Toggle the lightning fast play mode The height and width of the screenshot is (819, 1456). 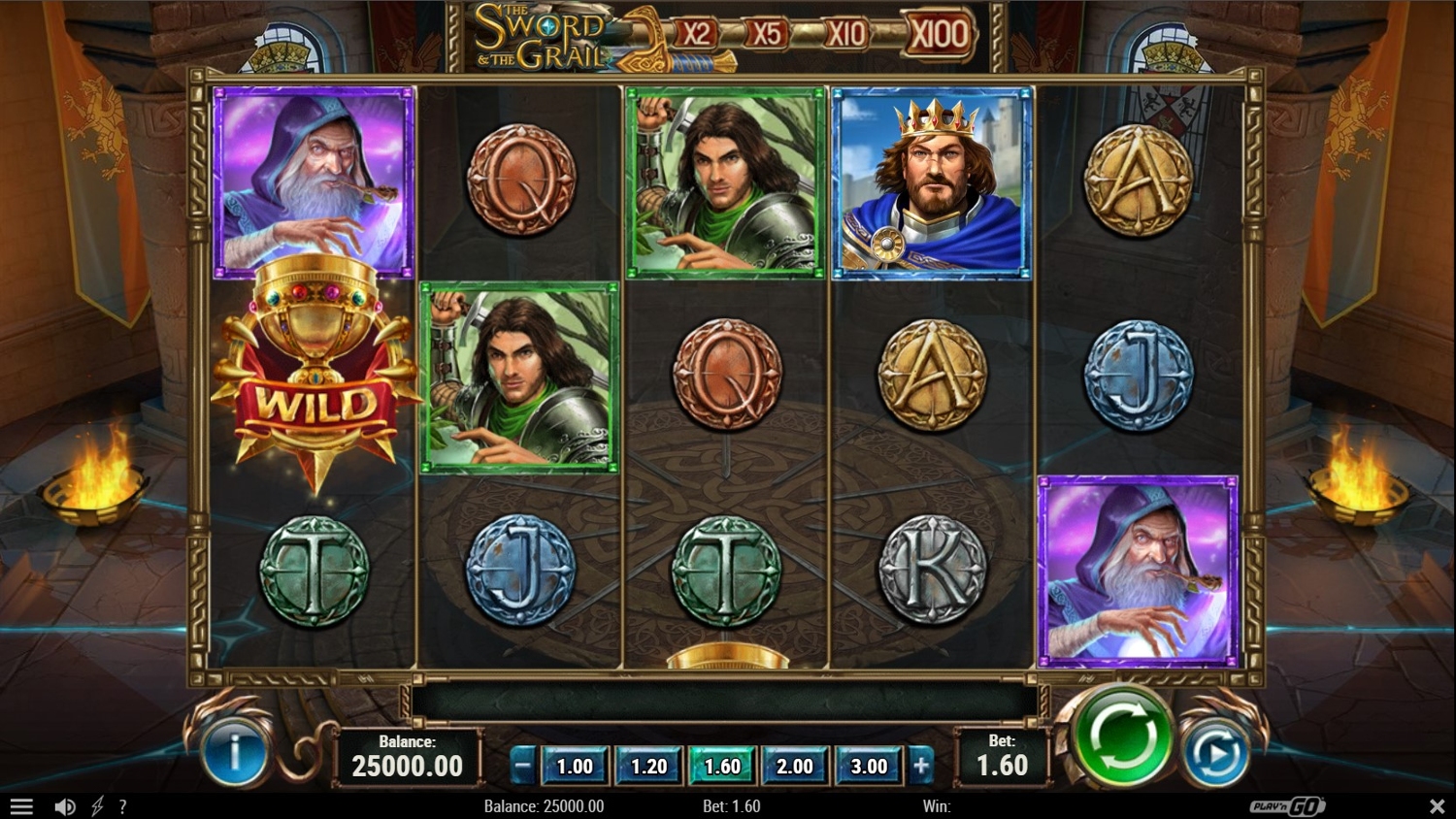(x=97, y=806)
